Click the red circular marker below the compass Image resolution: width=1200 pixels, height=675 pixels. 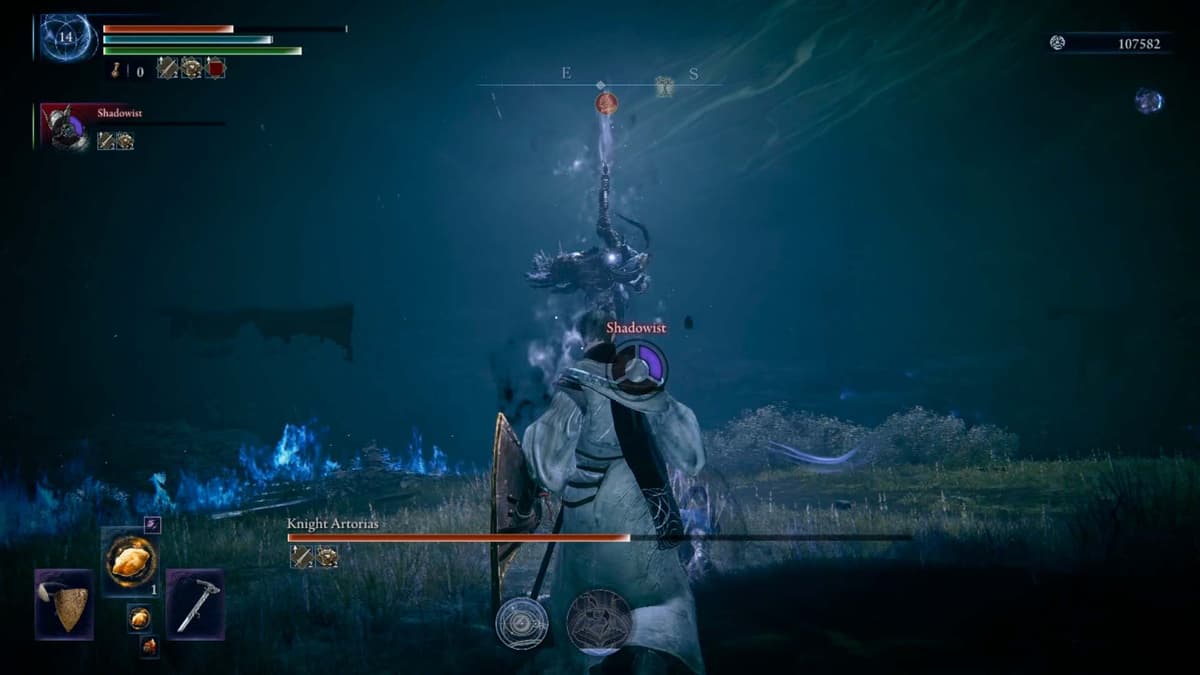pyautogui.click(x=606, y=102)
